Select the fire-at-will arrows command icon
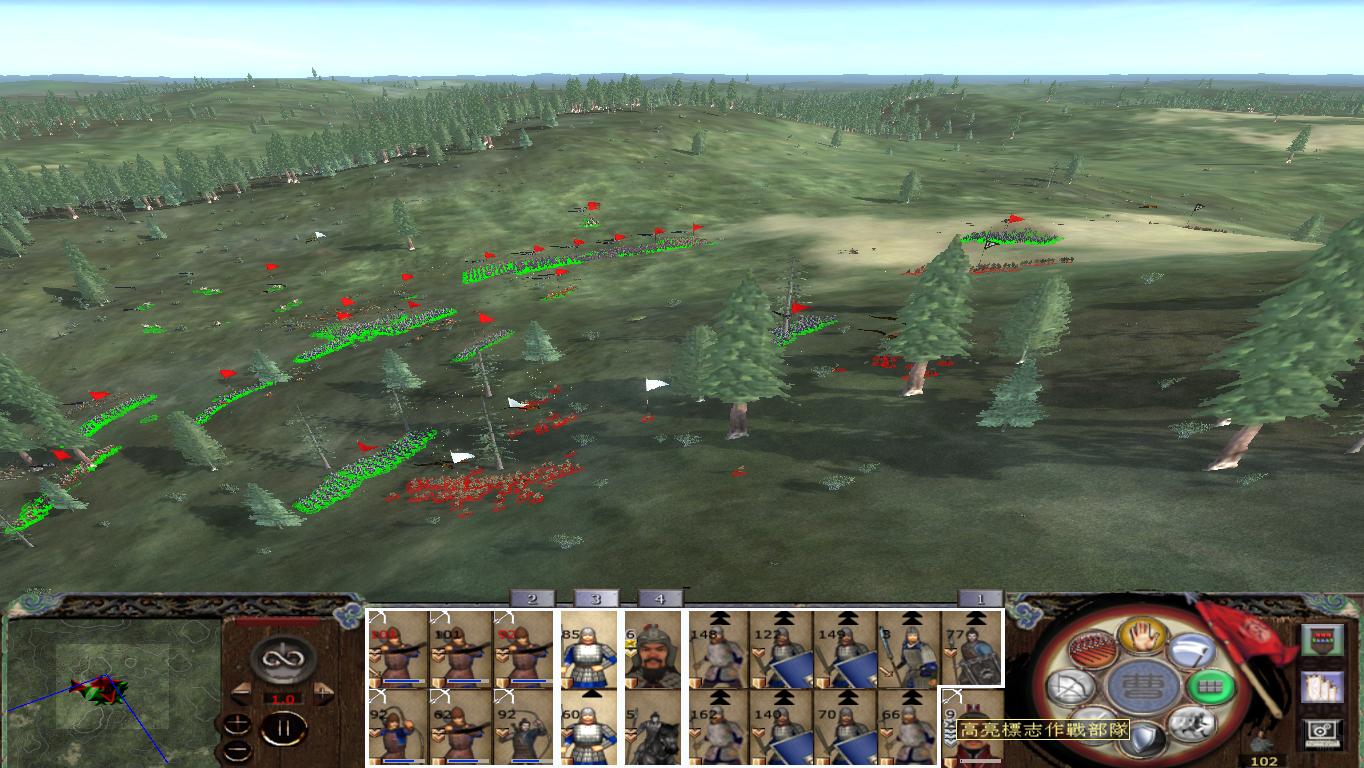Image resolution: width=1364 pixels, height=768 pixels. coord(1092,650)
